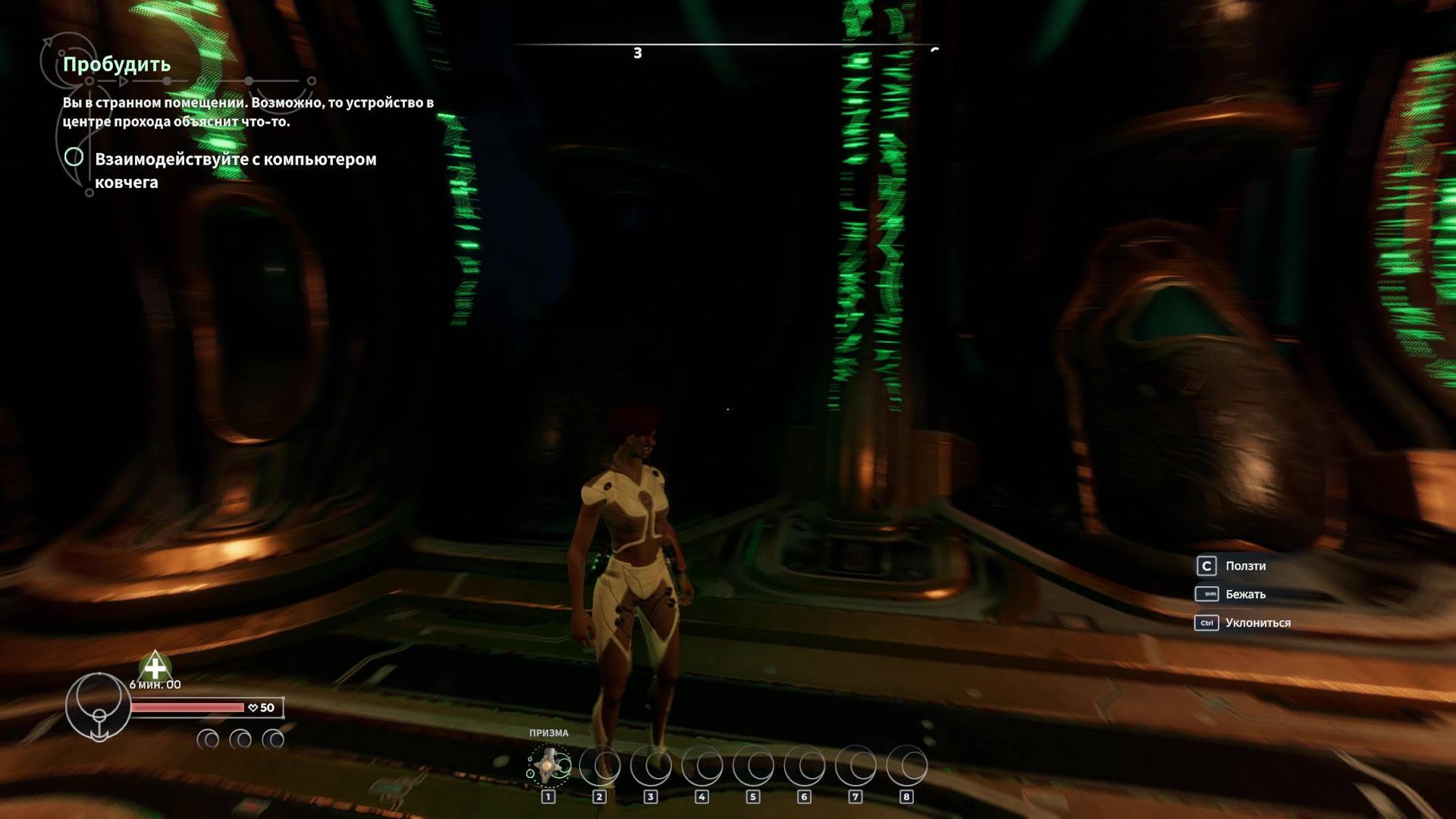Open the "Пробудить" quest tracker title
The image size is (1456, 819).
click(x=116, y=64)
